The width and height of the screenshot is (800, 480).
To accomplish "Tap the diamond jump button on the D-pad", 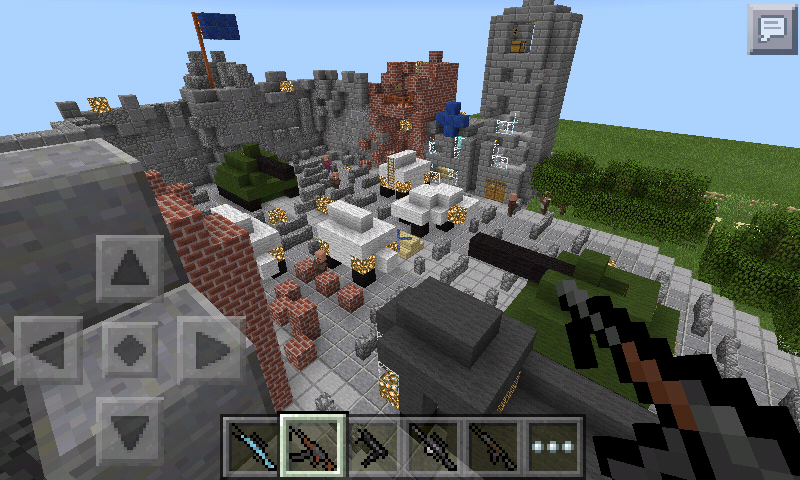I will [x=129, y=349].
